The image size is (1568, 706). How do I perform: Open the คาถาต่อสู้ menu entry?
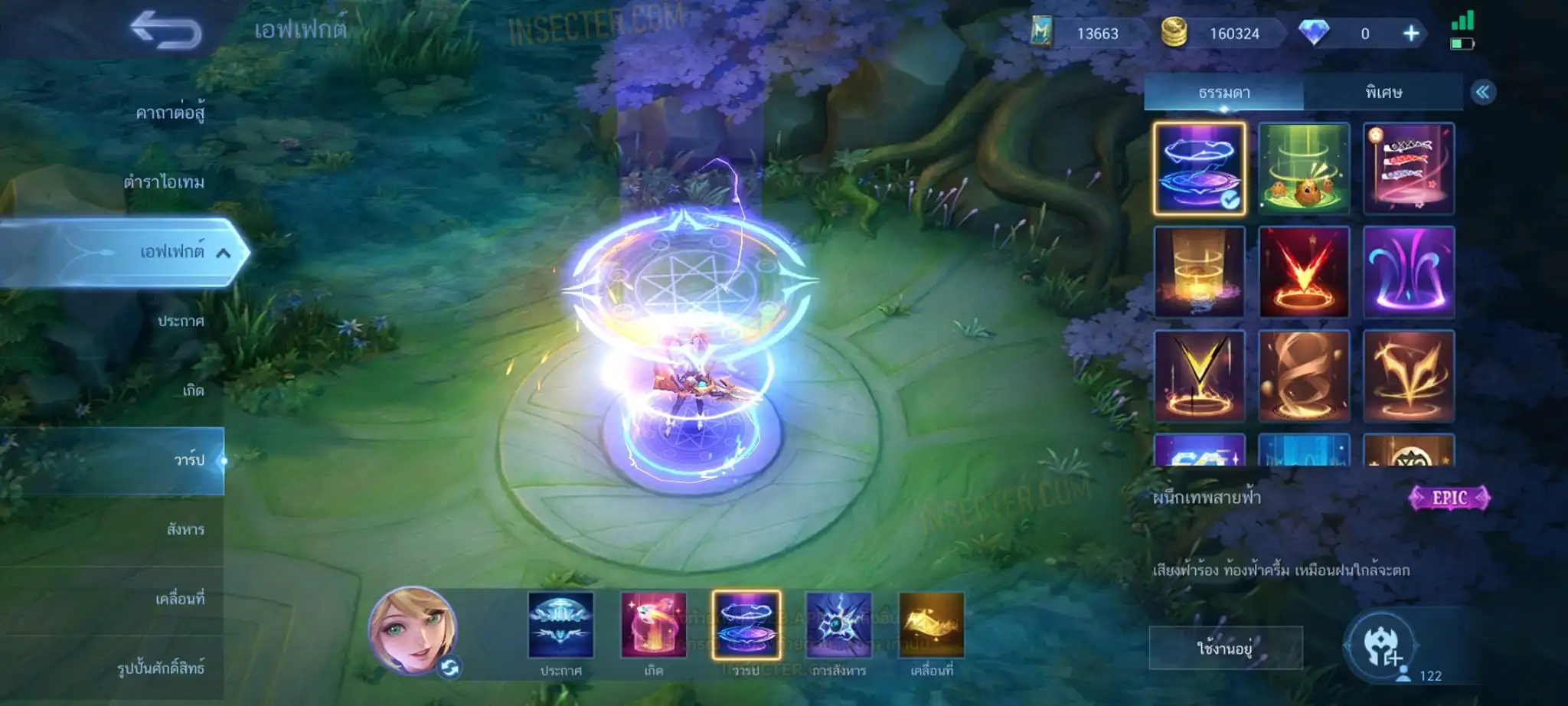click(x=169, y=113)
